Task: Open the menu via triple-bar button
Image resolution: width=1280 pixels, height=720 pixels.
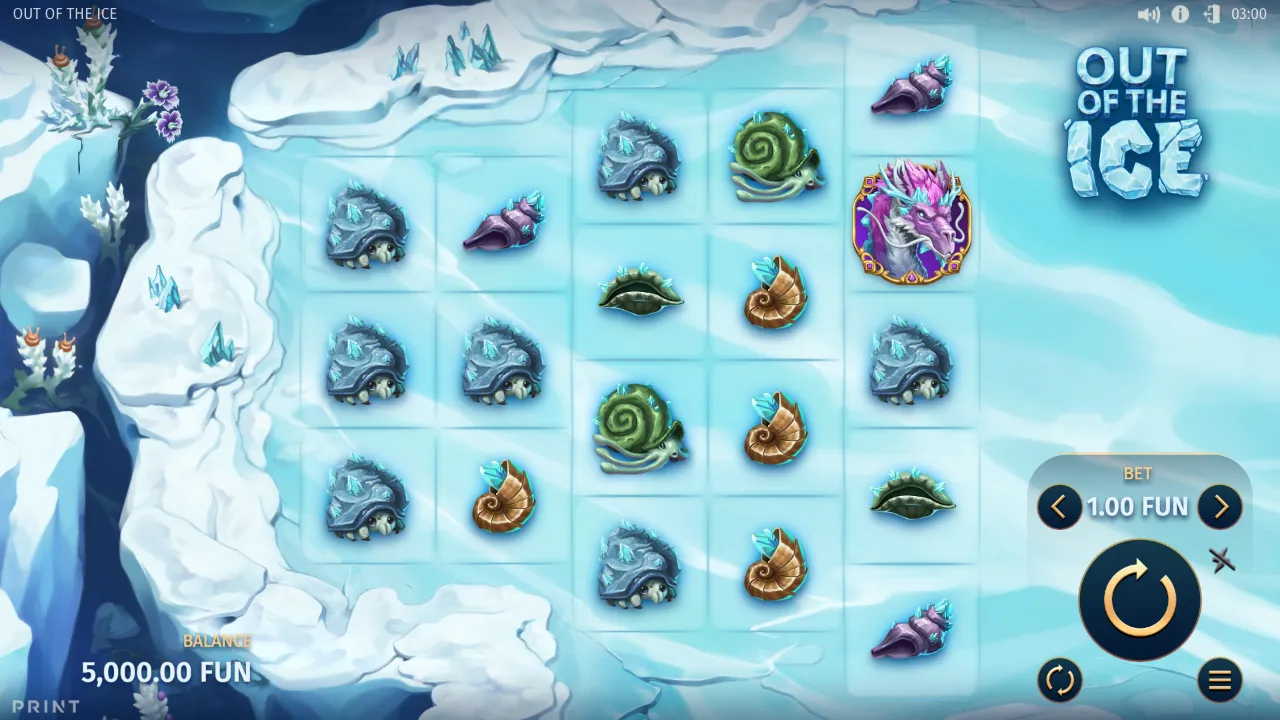Action: point(1220,679)
